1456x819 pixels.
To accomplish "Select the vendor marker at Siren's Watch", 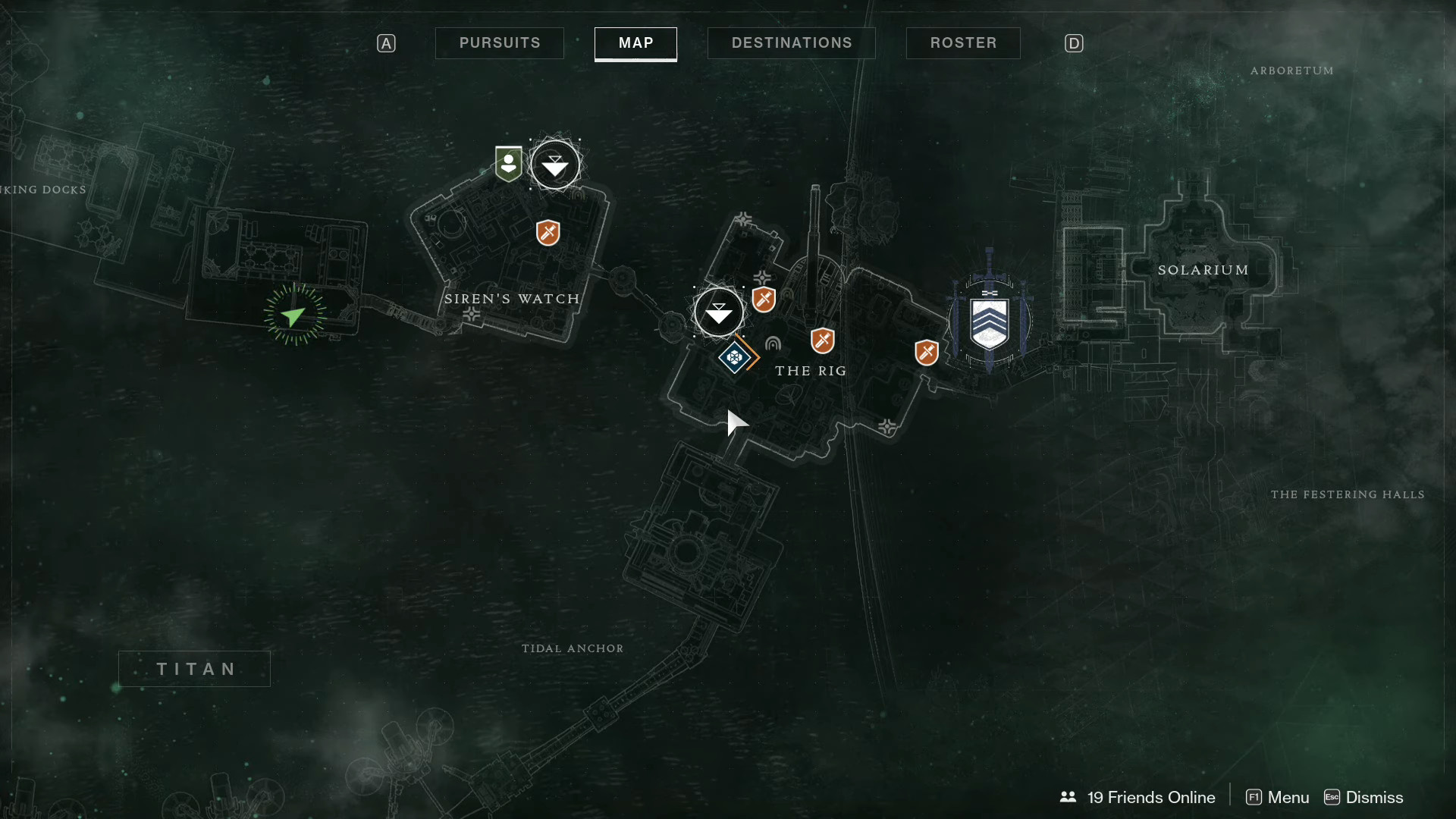I will tap(508, 164).
